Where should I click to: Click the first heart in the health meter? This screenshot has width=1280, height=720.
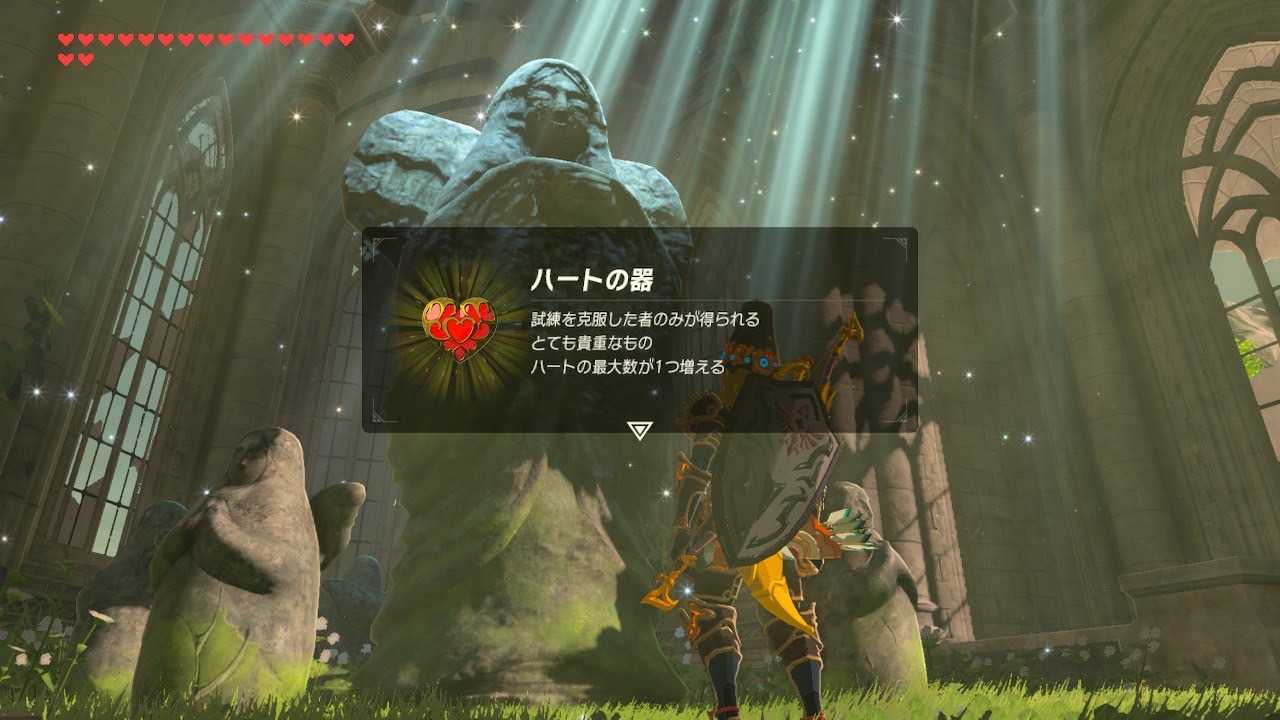coord(65,39)
